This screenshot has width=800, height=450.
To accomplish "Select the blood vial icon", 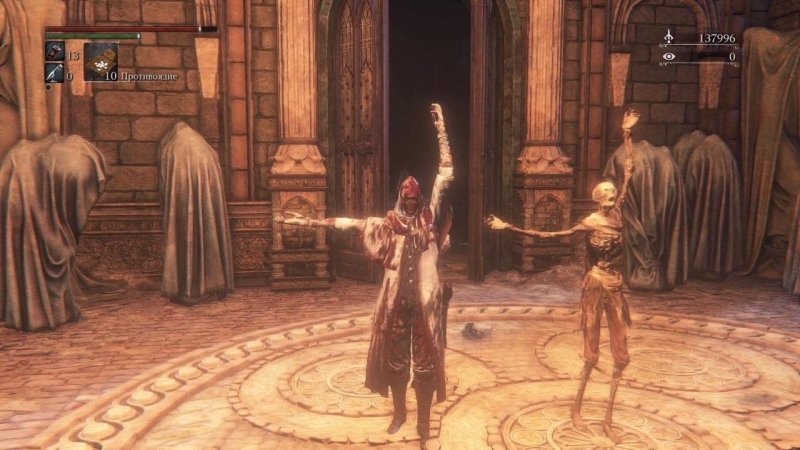I will (53, 52).
